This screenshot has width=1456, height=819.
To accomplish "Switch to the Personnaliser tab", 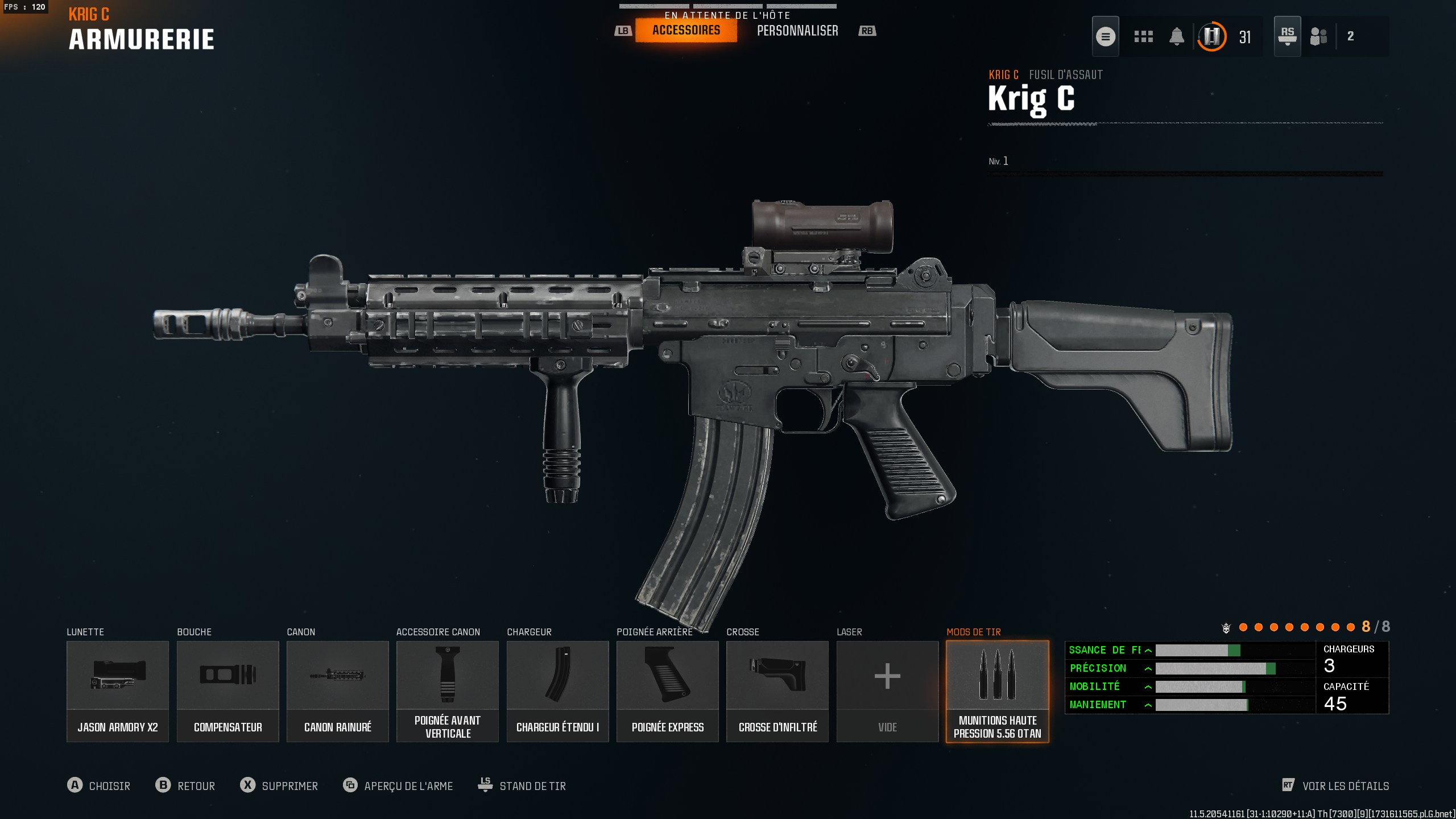I will pos(798,30).
